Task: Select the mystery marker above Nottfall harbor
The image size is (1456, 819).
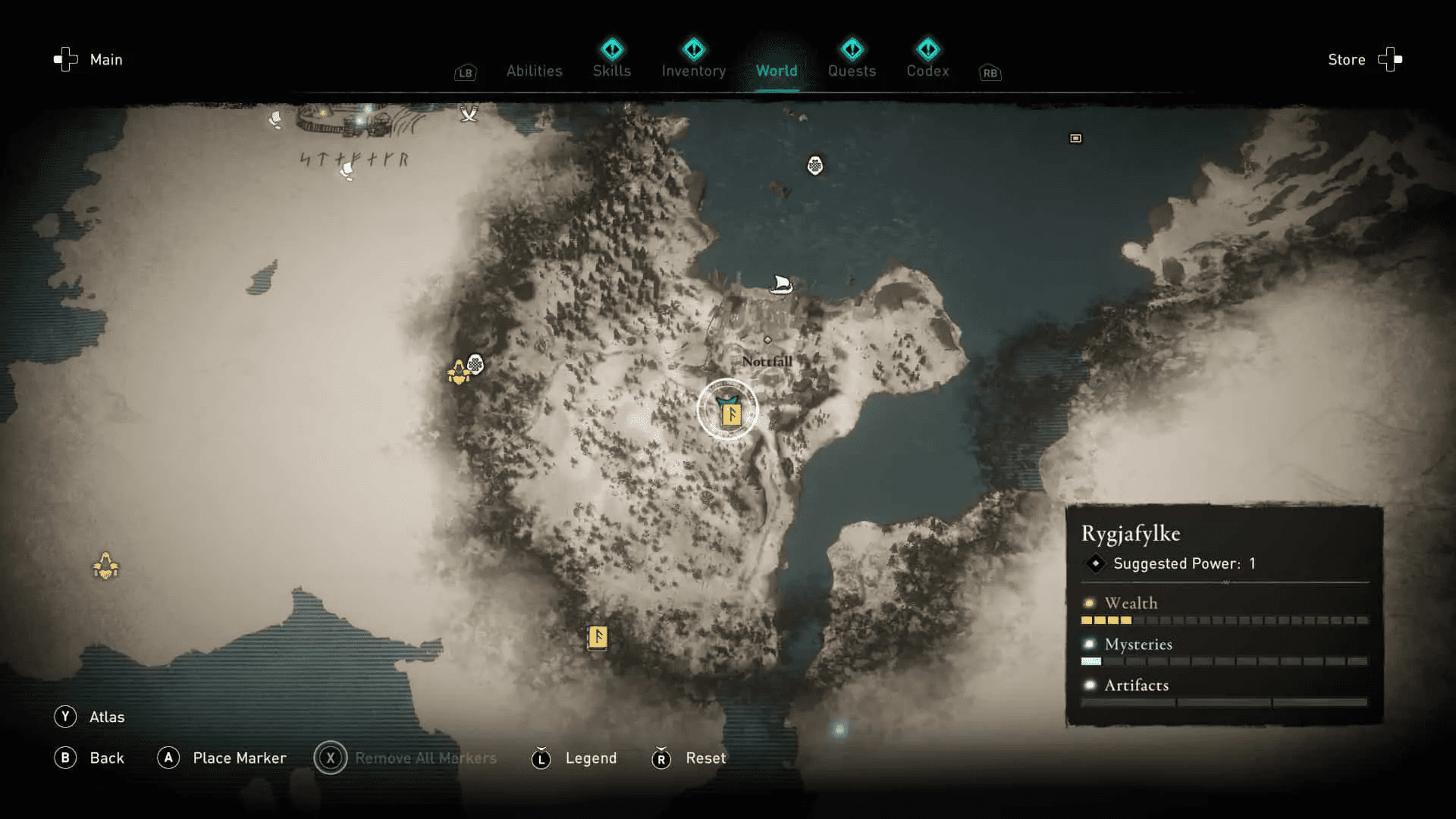Action: [x=768, y=340]
